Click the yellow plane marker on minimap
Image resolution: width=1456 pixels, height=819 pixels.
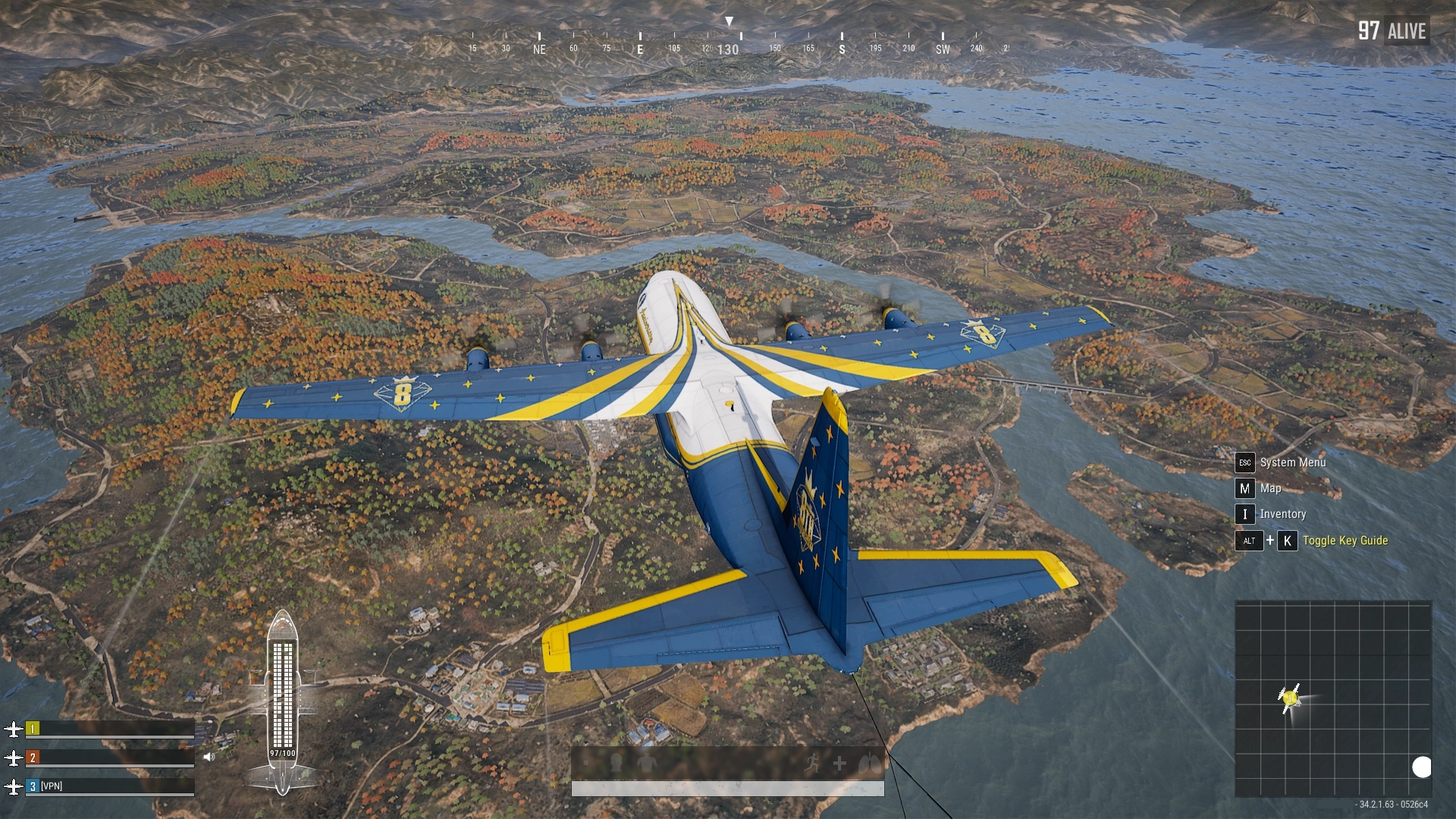(x=1290, y=697)
